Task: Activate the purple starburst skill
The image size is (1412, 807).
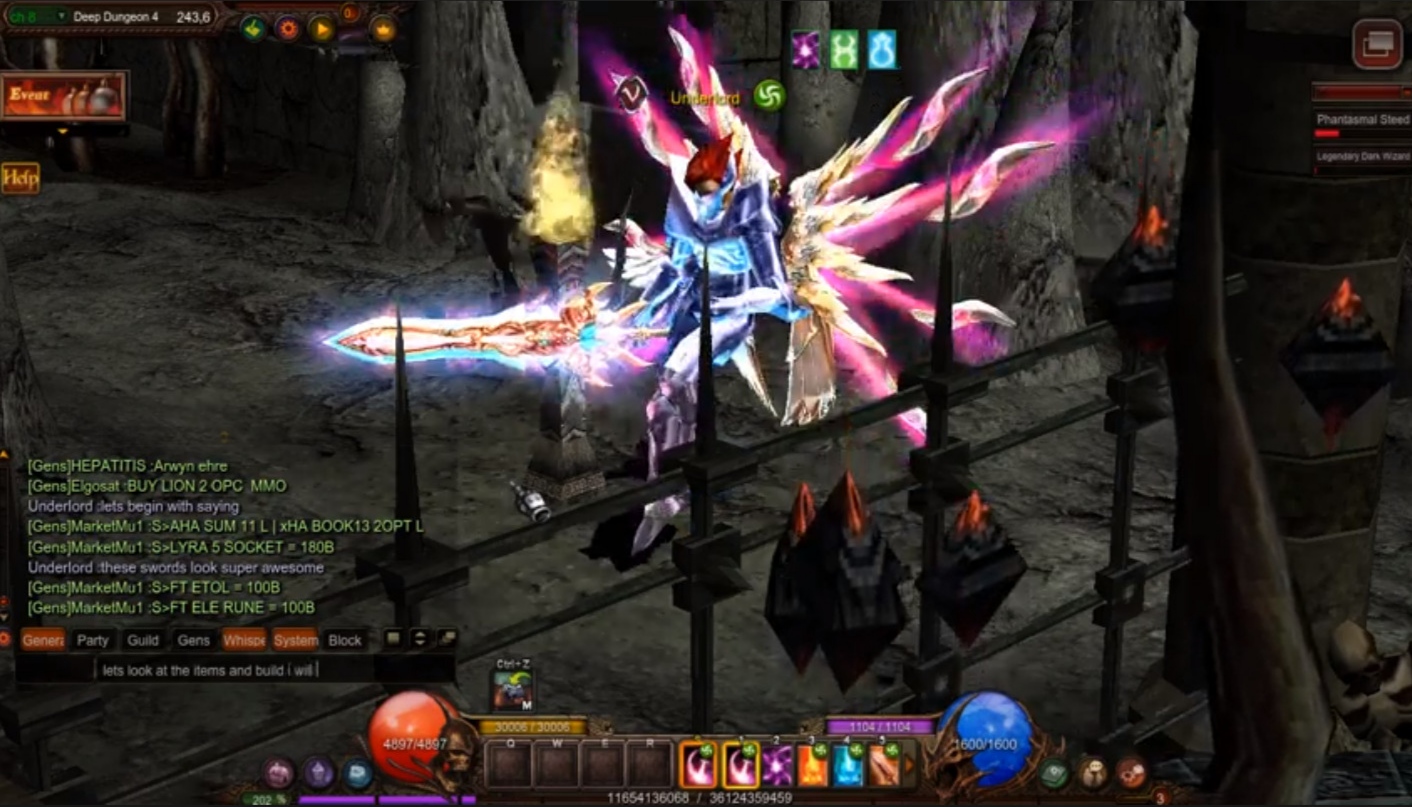Action: (x=777, y=766)
